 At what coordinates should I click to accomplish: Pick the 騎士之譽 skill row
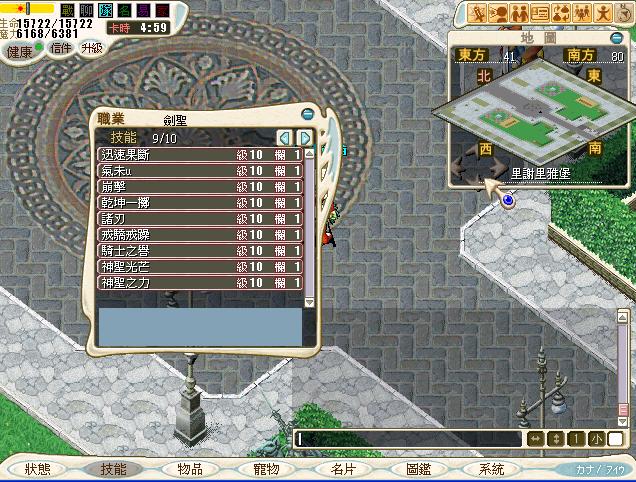pyautogui.click(x=200, y=251)
